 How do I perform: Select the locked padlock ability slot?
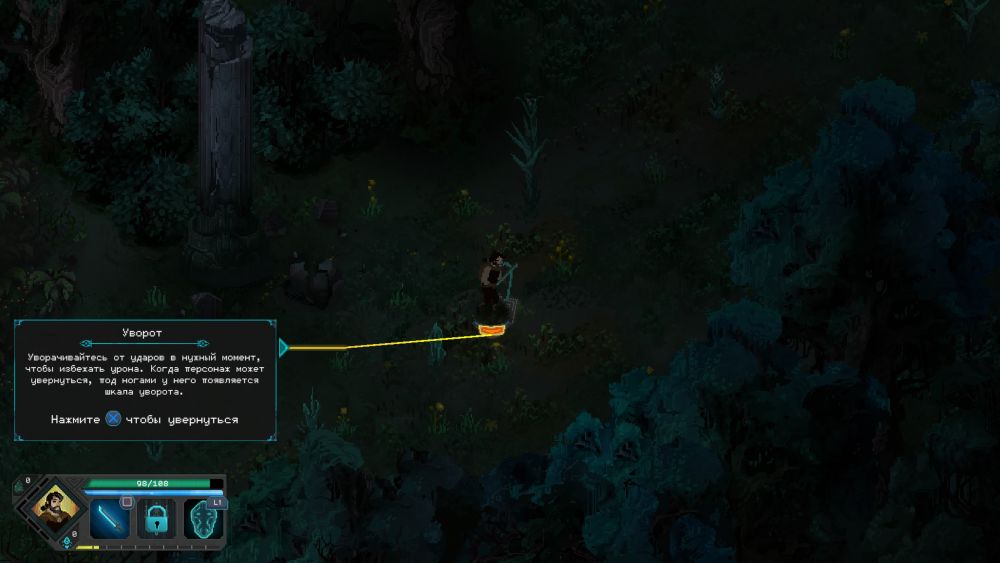(157, 519)
